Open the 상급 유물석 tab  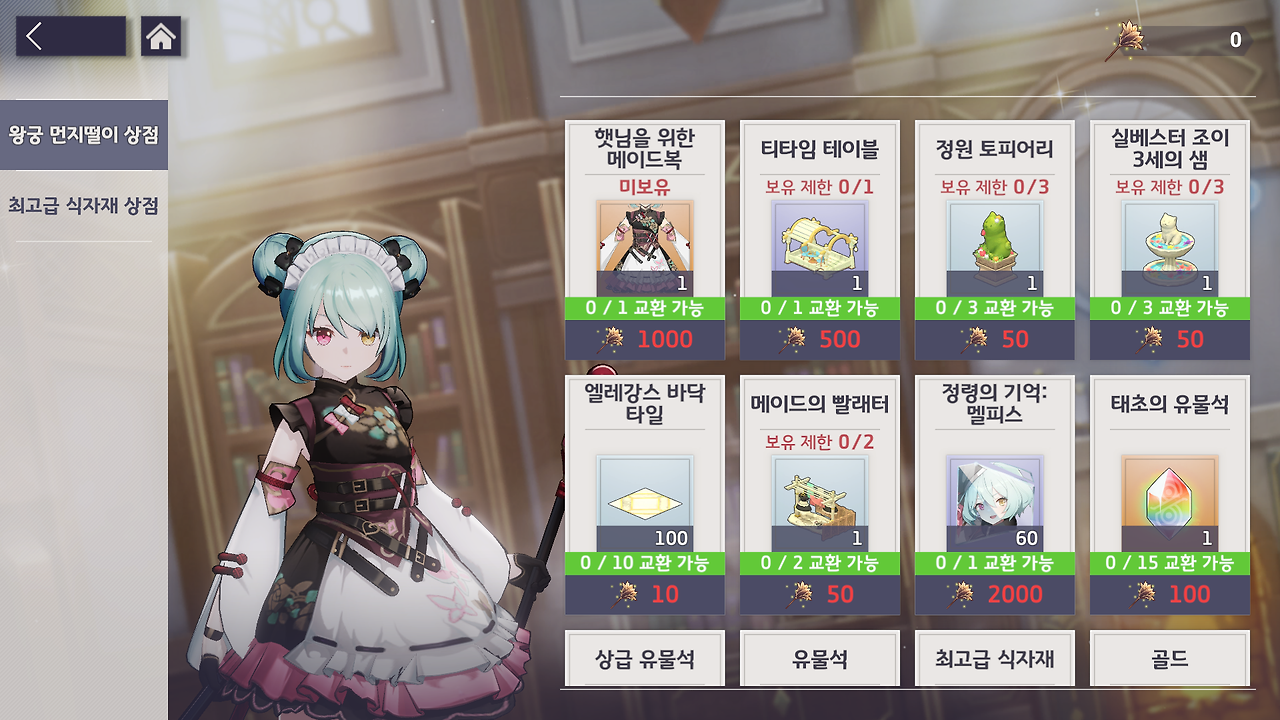coord(644,658)
